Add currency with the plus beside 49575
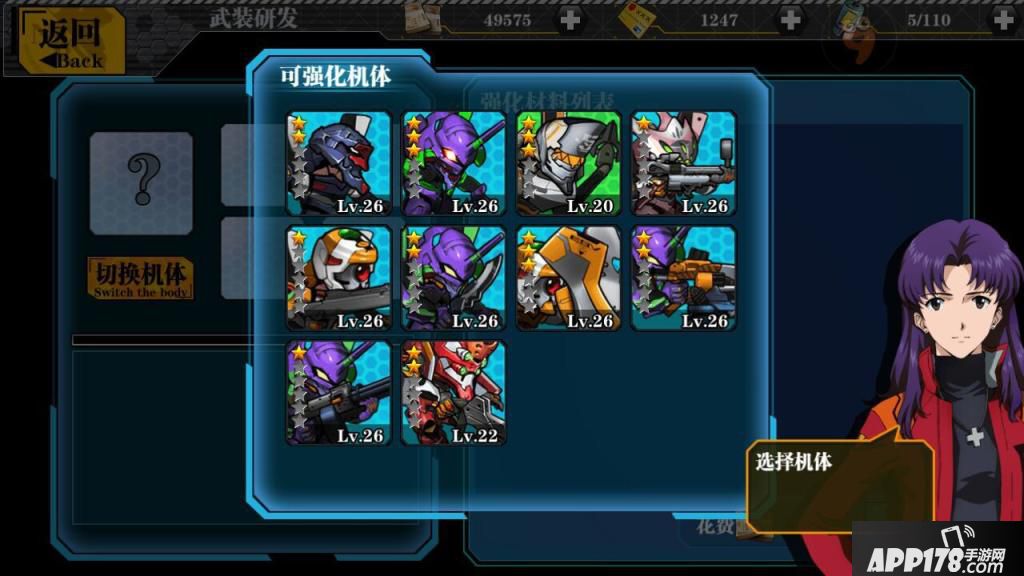This screenshot has height=576, width=1024. [x=569, y=19]
